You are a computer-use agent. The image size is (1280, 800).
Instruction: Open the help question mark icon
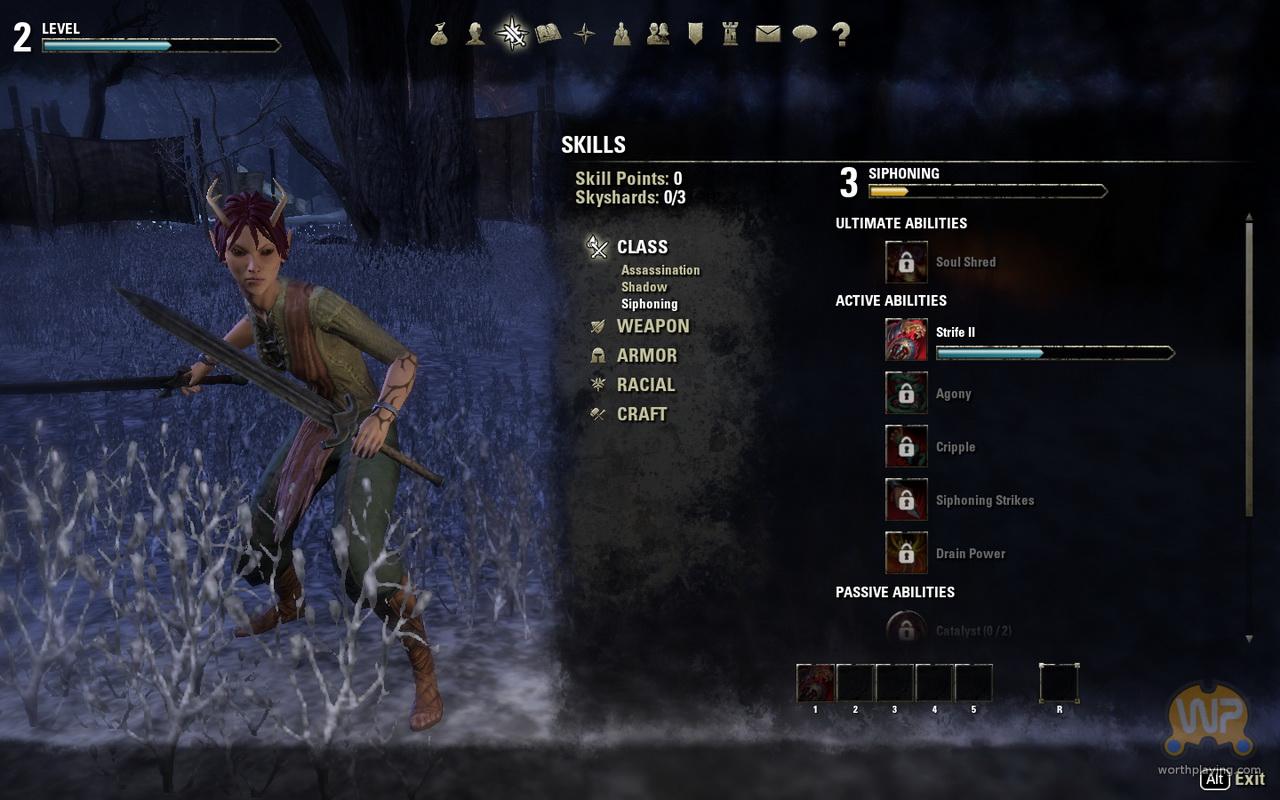[x=841, y=34]
